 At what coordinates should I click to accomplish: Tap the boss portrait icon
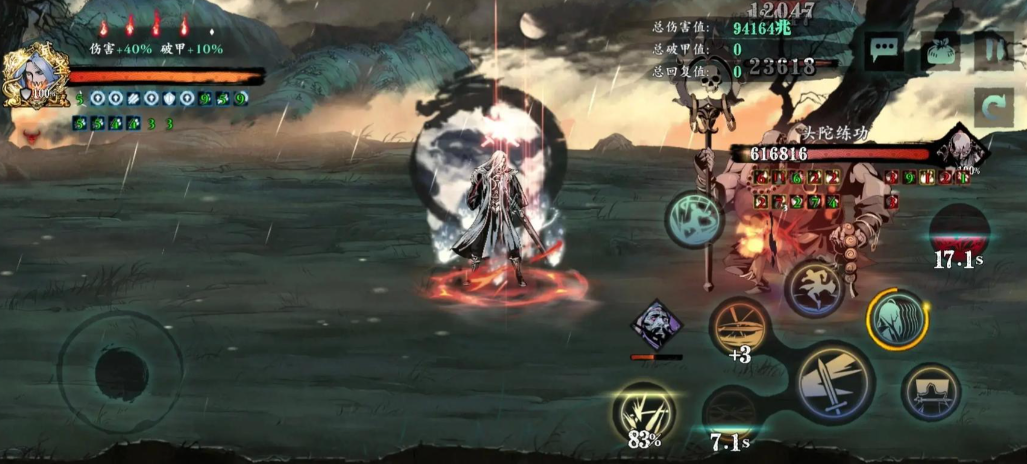click(x=961, y=149)
